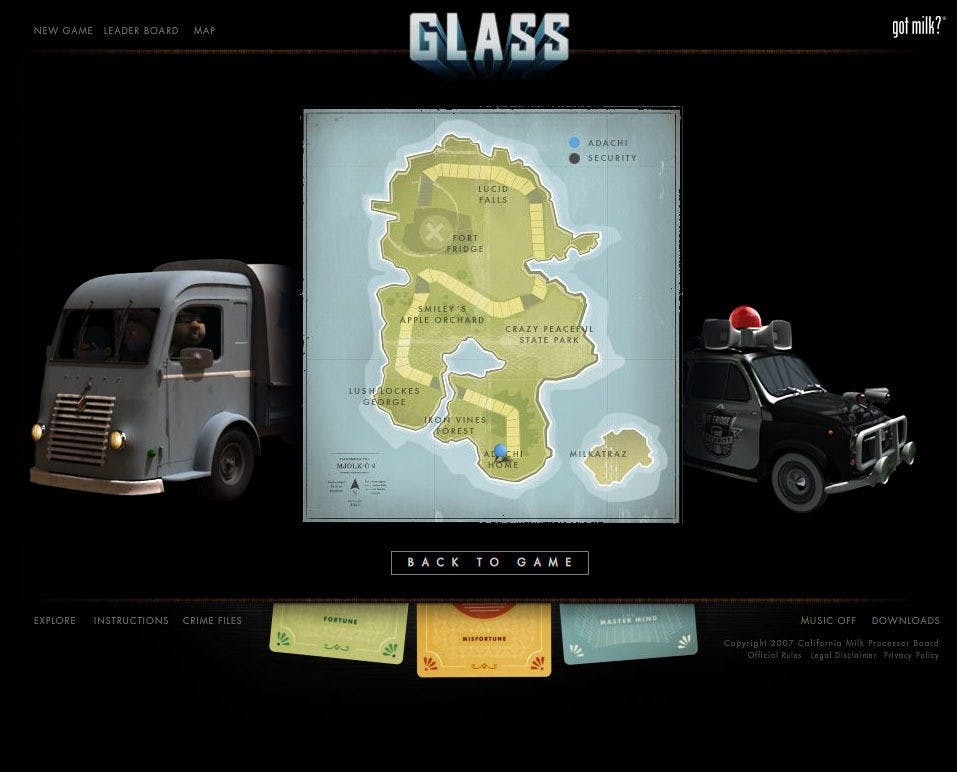
Task: Show the Instructions page
Action: coord(131,621)
